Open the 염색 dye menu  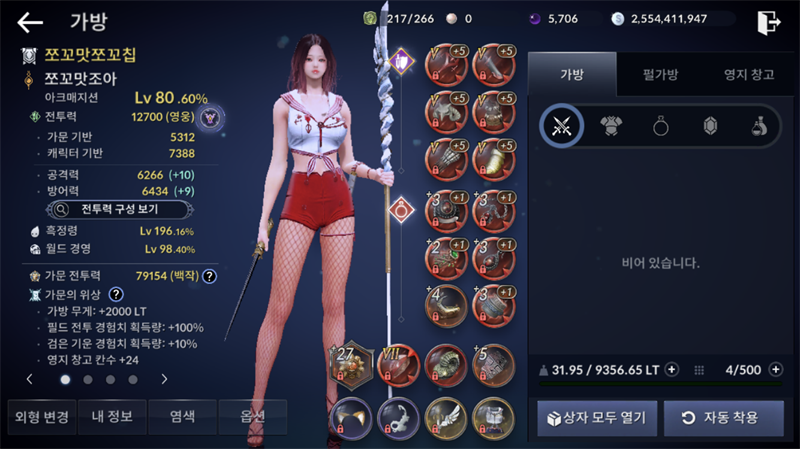[x=183, y=416]
